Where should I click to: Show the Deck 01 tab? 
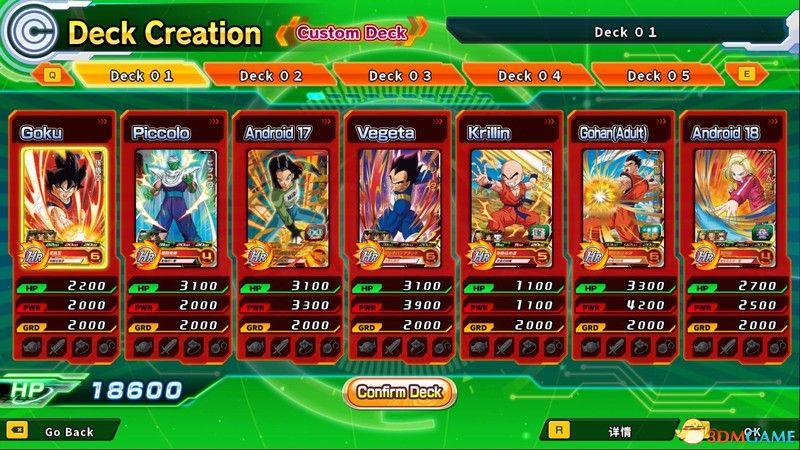point(141,75)
